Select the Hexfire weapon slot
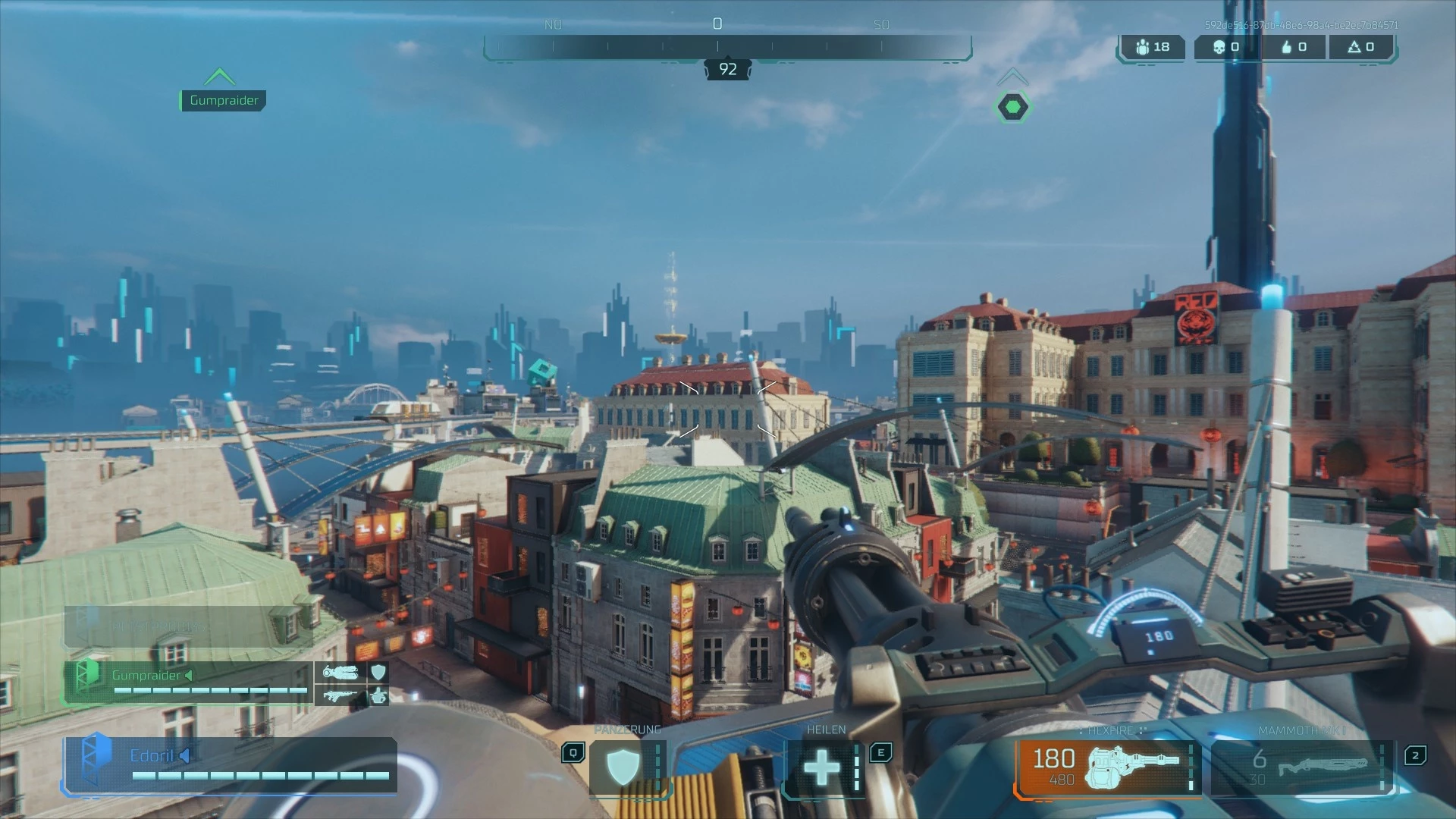The width and height of the screenshot is (1456, 819). click(x=1107, y=767)
